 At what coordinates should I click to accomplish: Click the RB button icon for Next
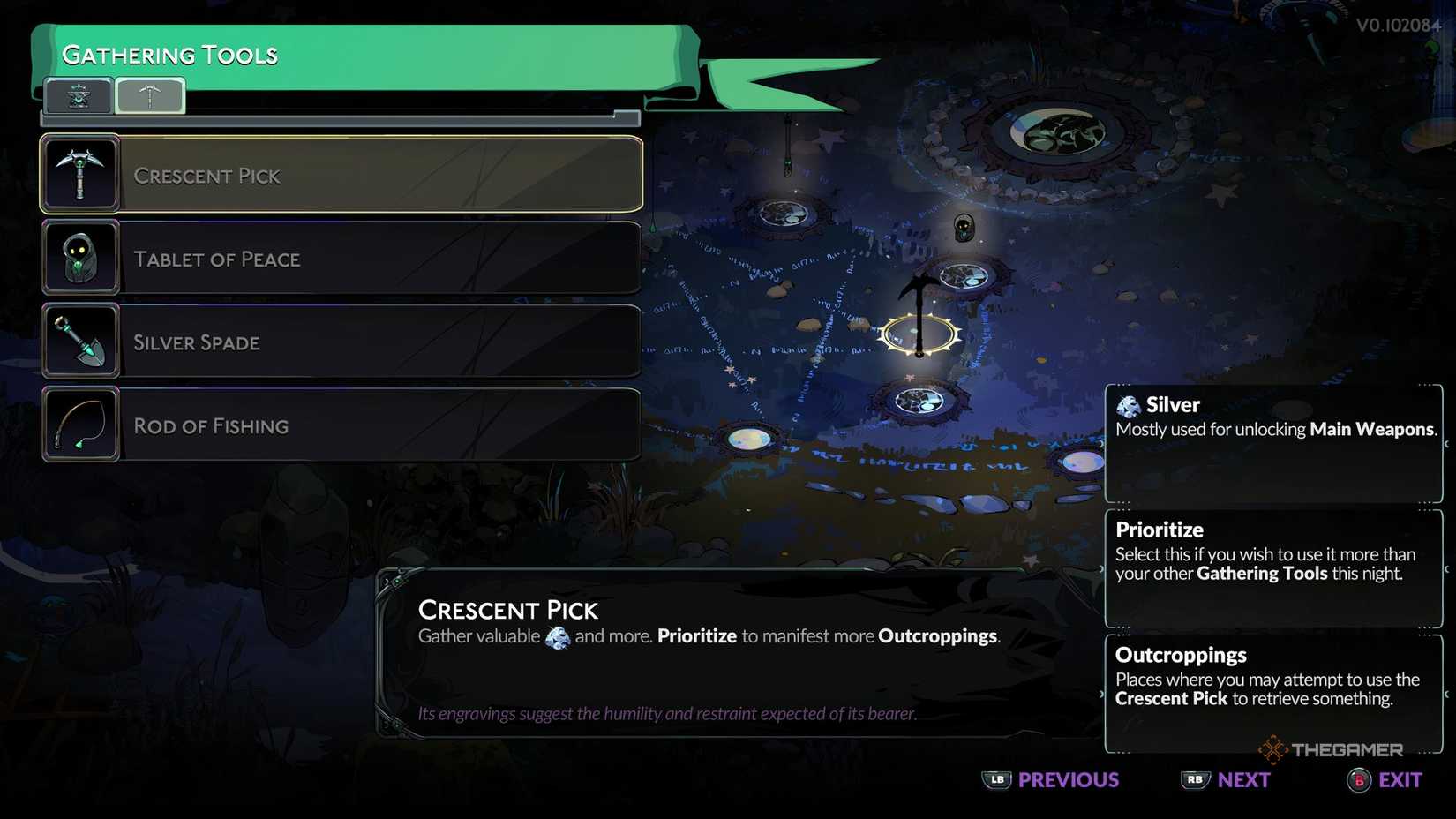pyautogui.click(x=1193, y=780)
